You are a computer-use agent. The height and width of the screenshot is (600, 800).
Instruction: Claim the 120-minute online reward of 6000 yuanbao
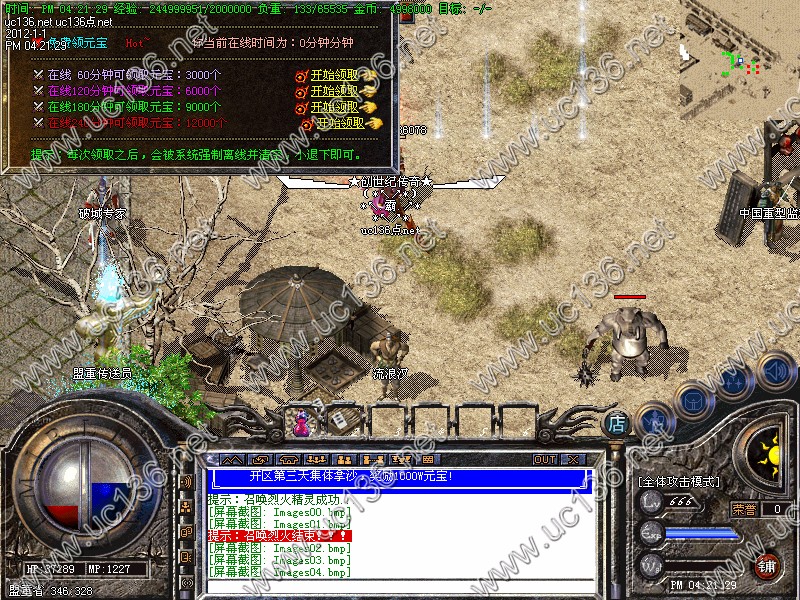pyautogui.click(x=334, y=91)
